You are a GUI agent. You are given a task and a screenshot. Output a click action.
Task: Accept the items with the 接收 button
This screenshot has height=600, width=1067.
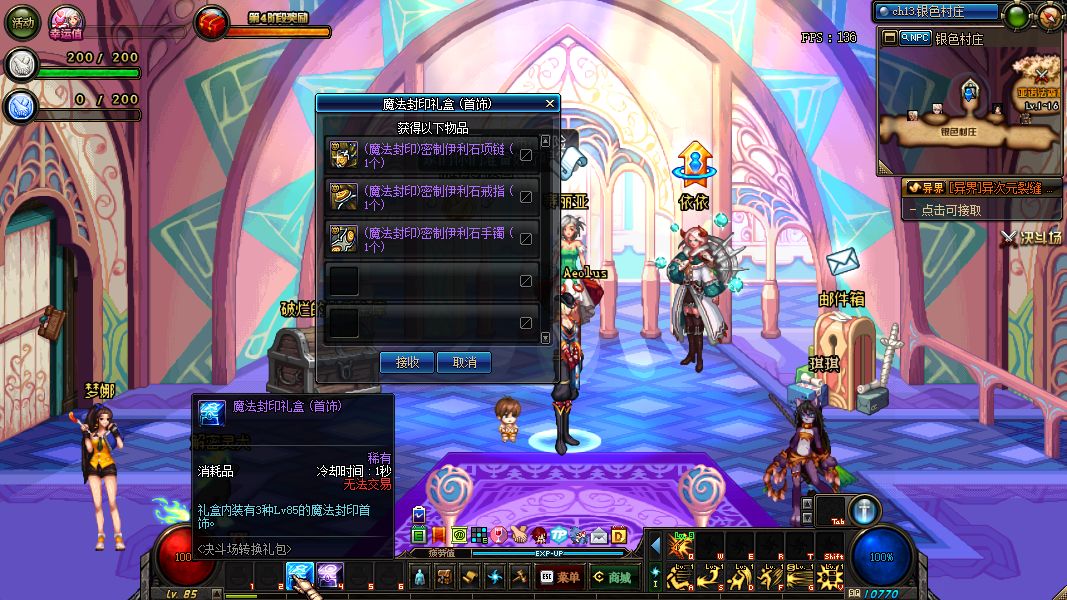tap(407, 362)
